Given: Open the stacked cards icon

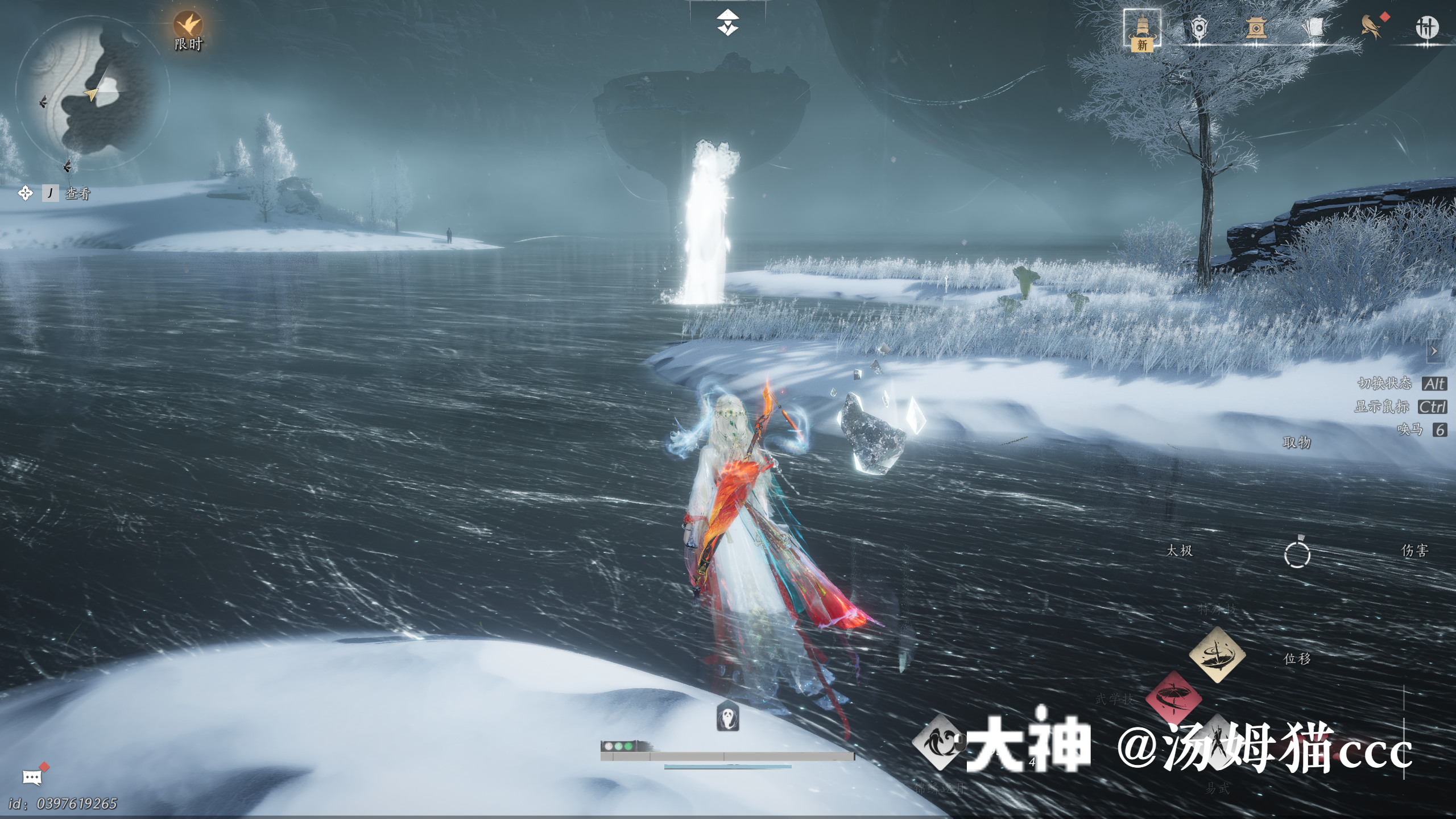Looking at the screenshot, I should [x=1313, y=28].
